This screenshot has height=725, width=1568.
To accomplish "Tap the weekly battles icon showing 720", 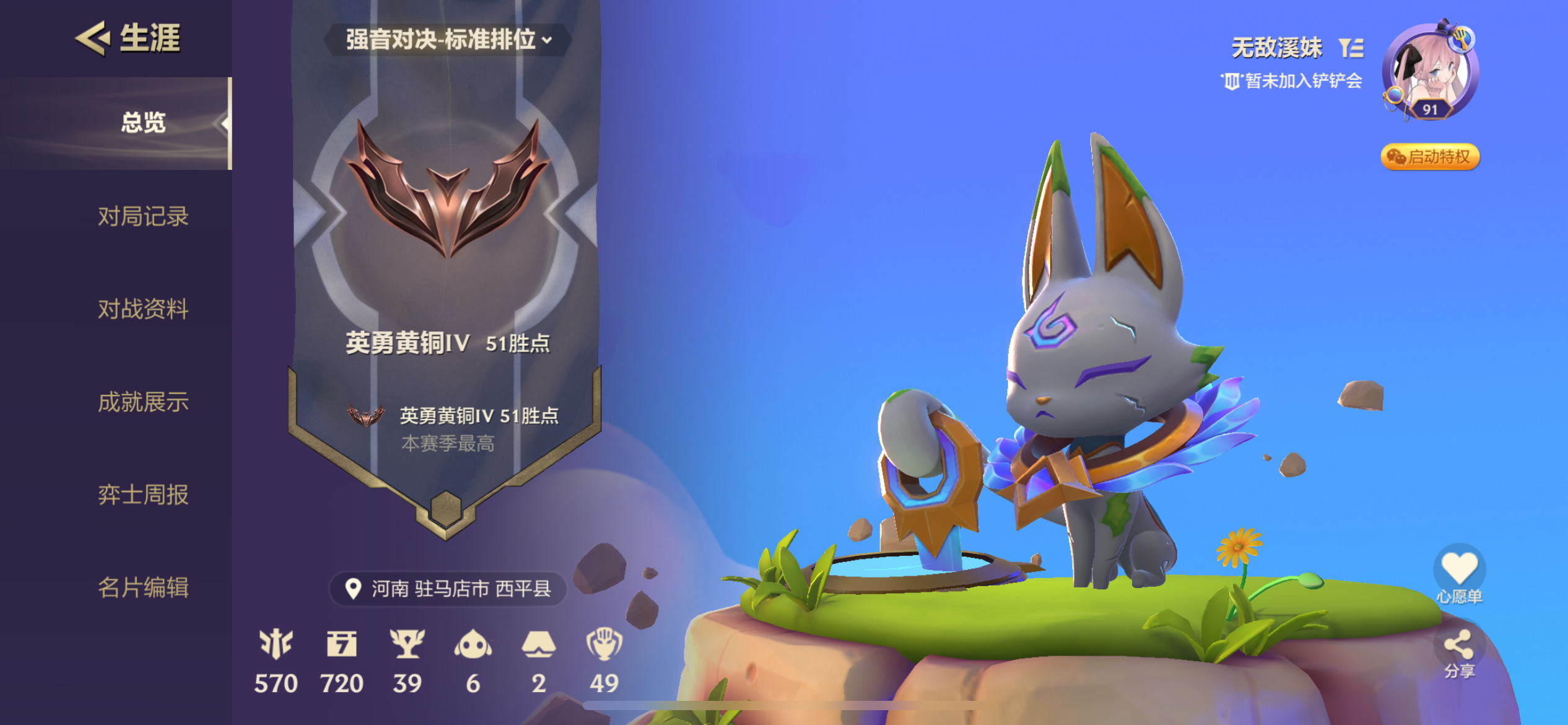I will coord(344,644).
